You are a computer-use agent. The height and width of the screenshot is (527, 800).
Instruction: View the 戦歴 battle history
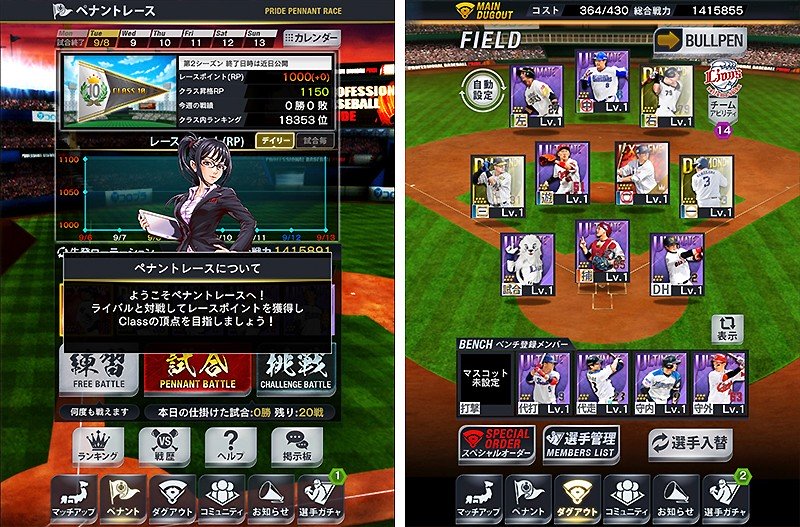tap(164, 447)
